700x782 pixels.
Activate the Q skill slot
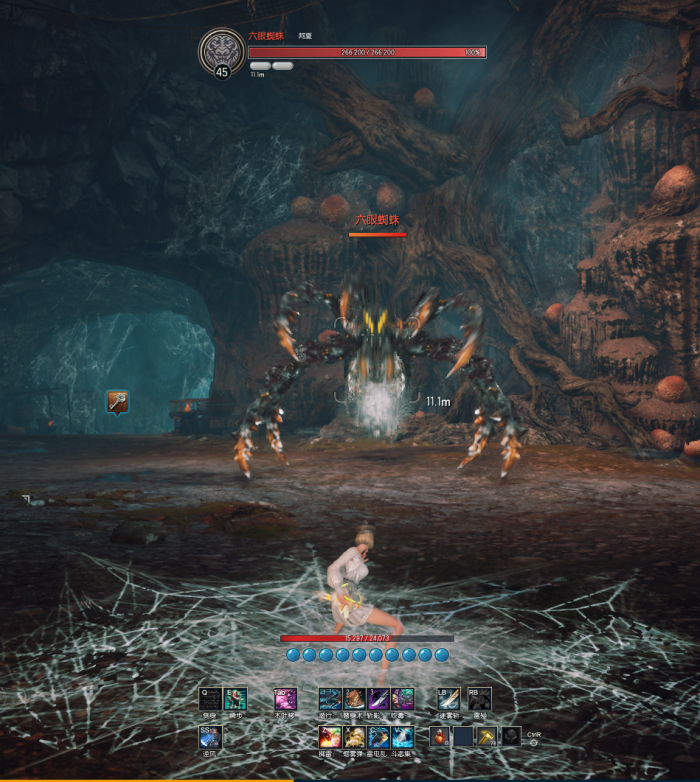pyautogui.click(x=210, y=699)
